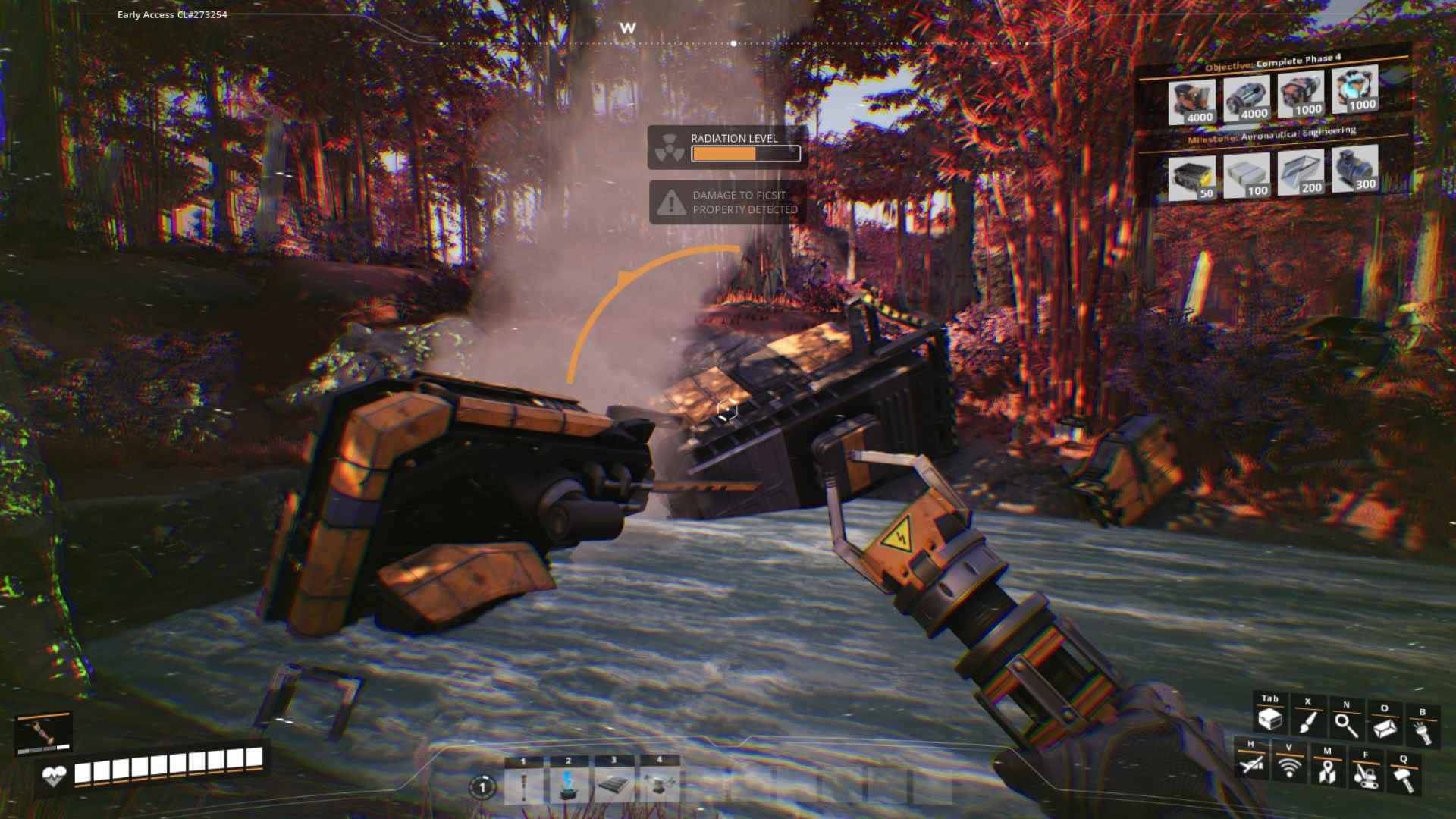Toggle the flashlight icon
Image resolution: width=1456 pixels, height=819 pixels.
[x=1422, y=732]
